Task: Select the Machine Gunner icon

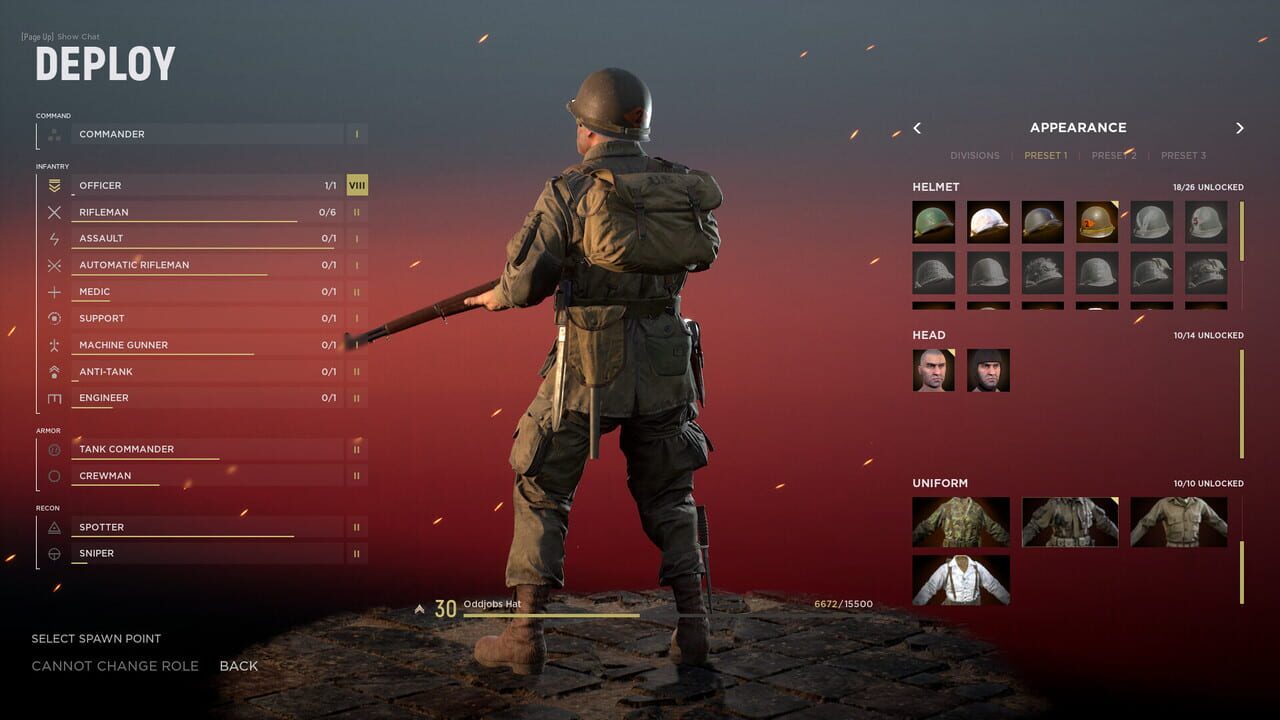Action: coord(57,344)
